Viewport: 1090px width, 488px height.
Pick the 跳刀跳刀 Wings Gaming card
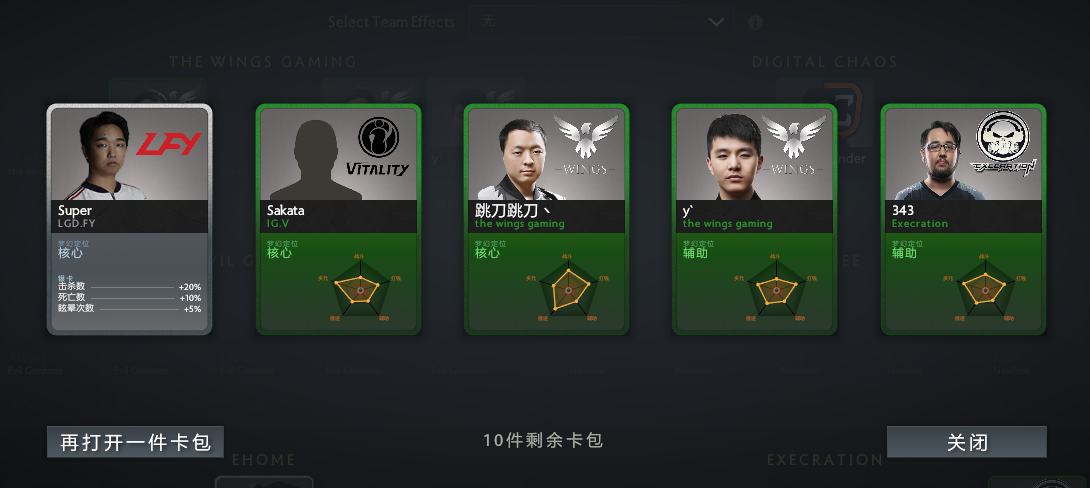[546, 219]
